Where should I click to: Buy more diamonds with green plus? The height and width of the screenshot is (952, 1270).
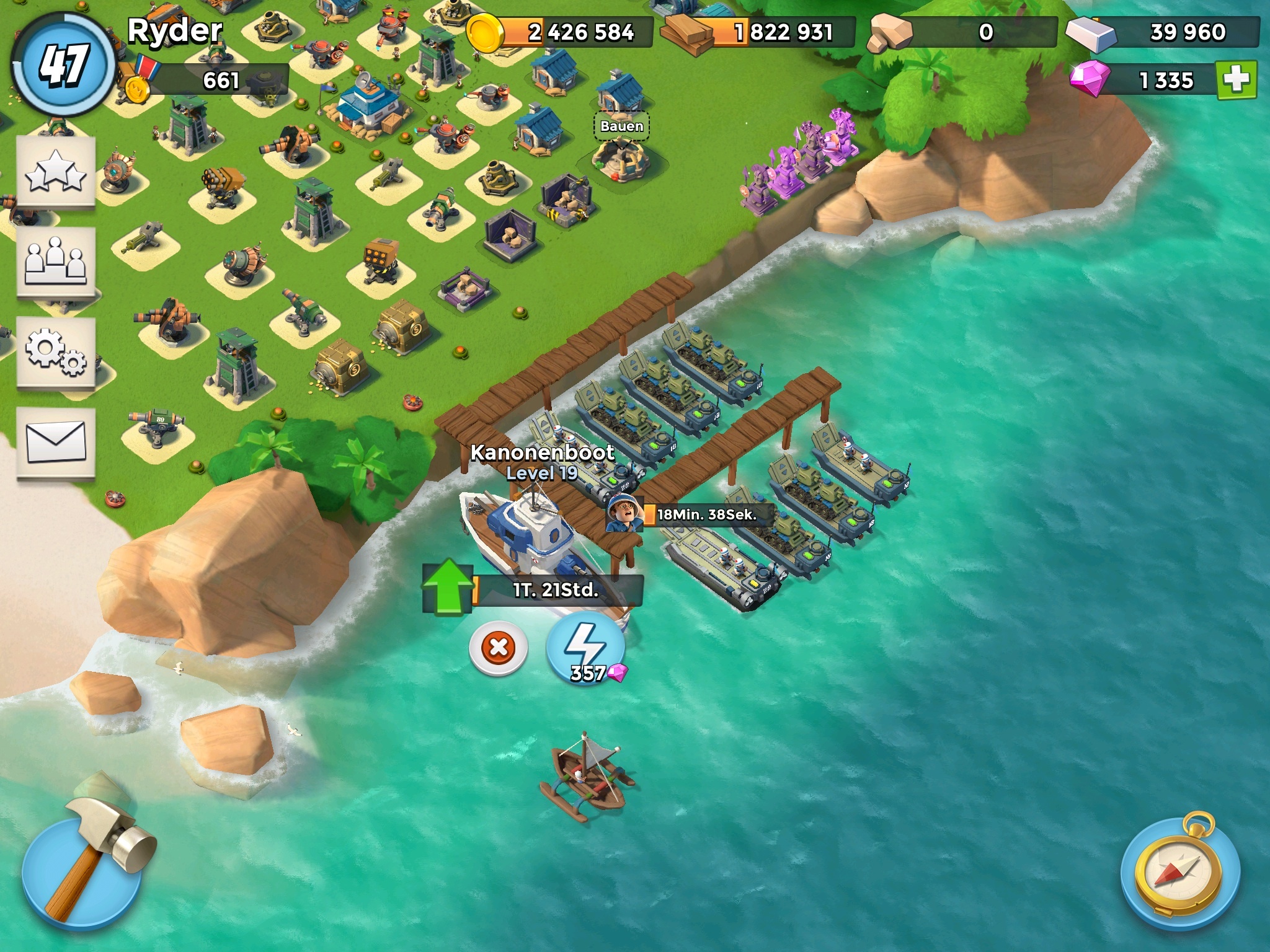click(x=1236, y=80)
